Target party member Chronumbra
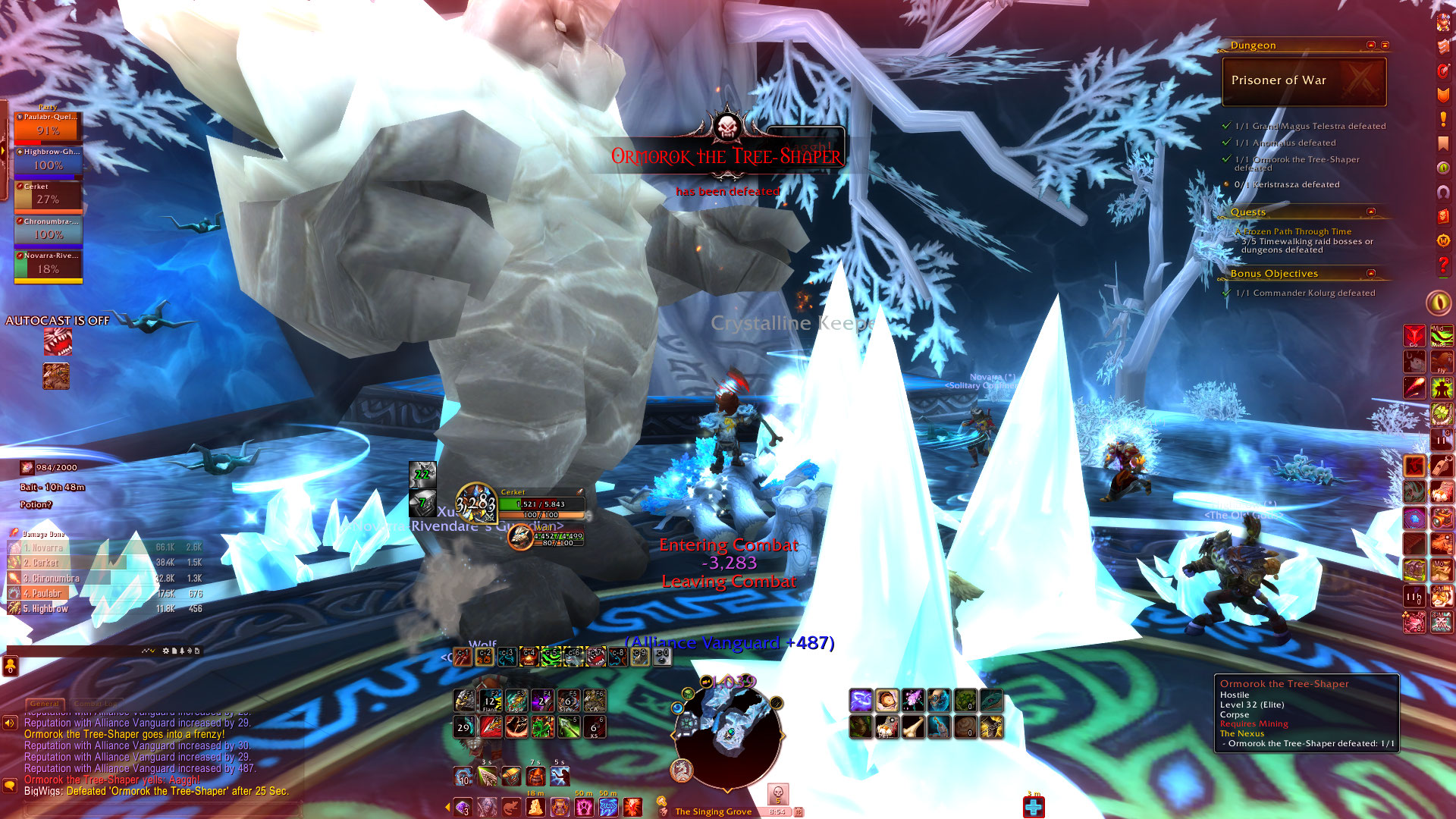This screenshot has height=819, width=1456. click(48, 231)
